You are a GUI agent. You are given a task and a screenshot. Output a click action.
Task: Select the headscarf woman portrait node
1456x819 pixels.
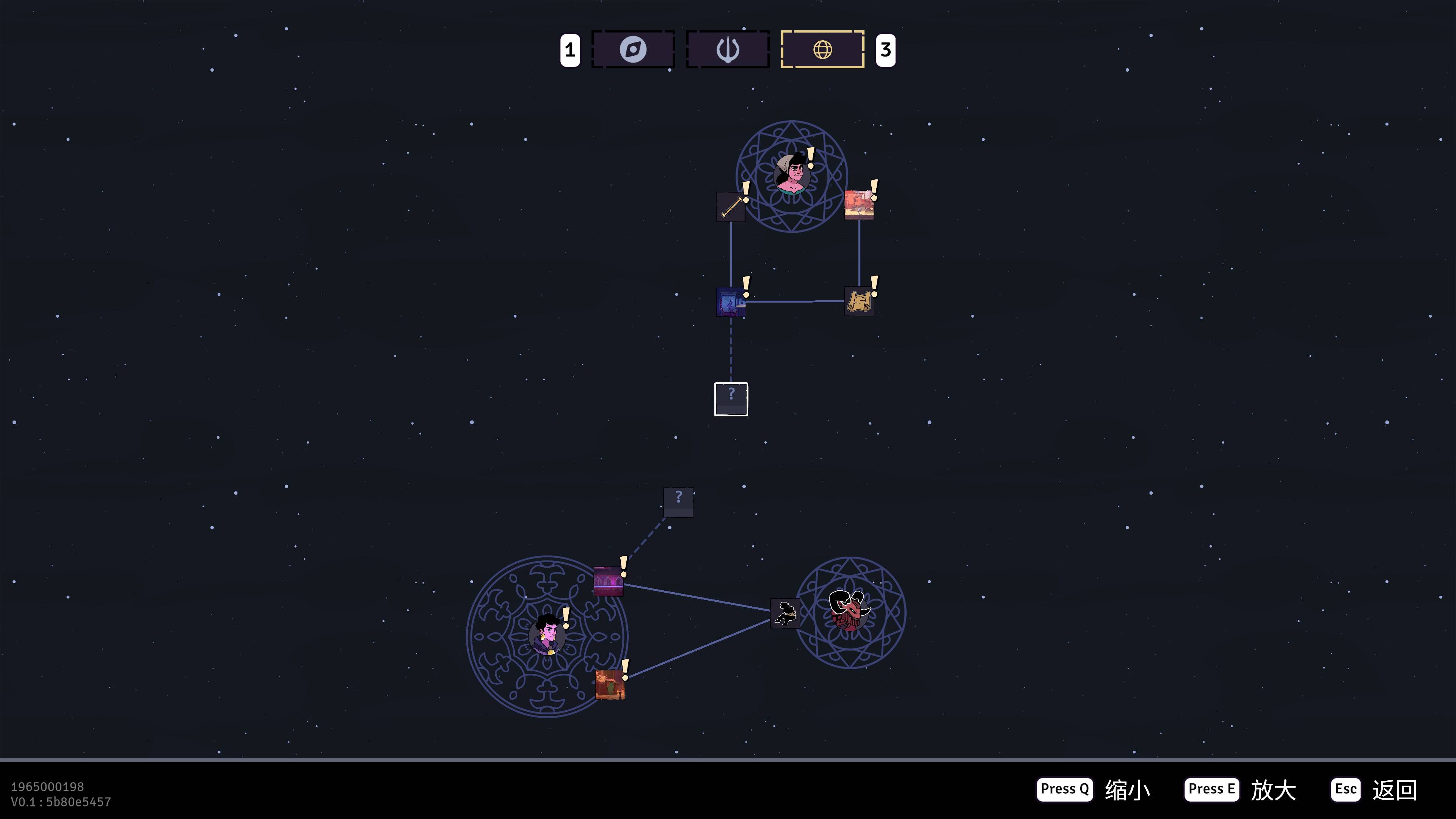point(791,173)
